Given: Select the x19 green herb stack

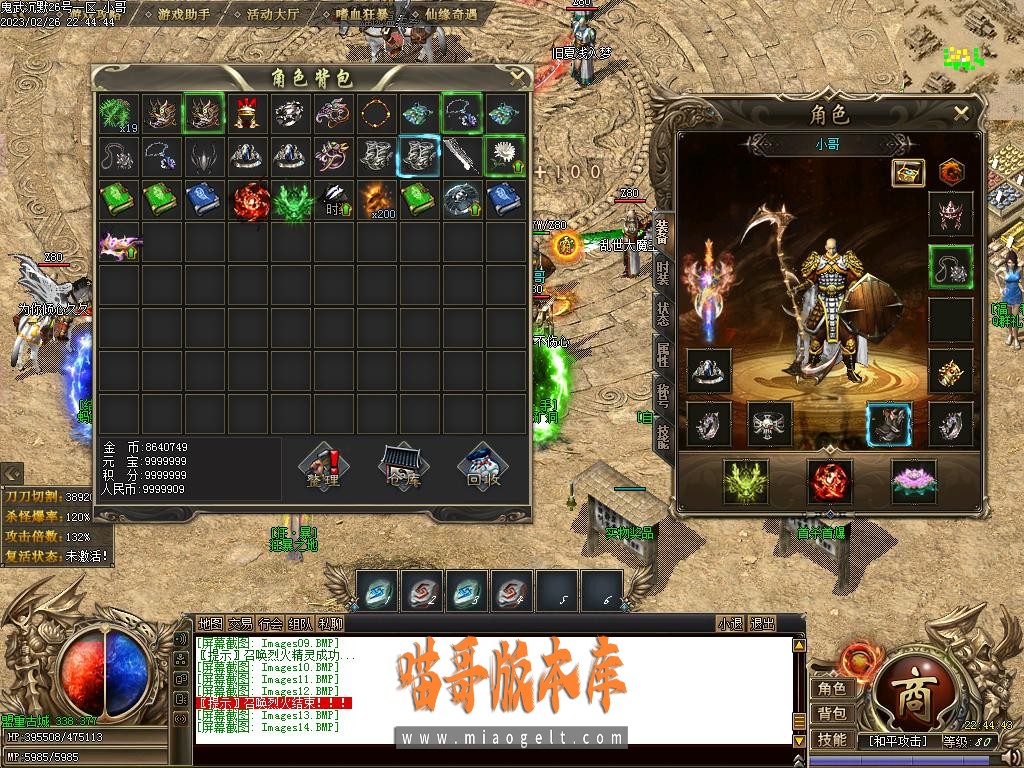Looking at the screenshot, I should pyautogui.click(x=119, y=113).
